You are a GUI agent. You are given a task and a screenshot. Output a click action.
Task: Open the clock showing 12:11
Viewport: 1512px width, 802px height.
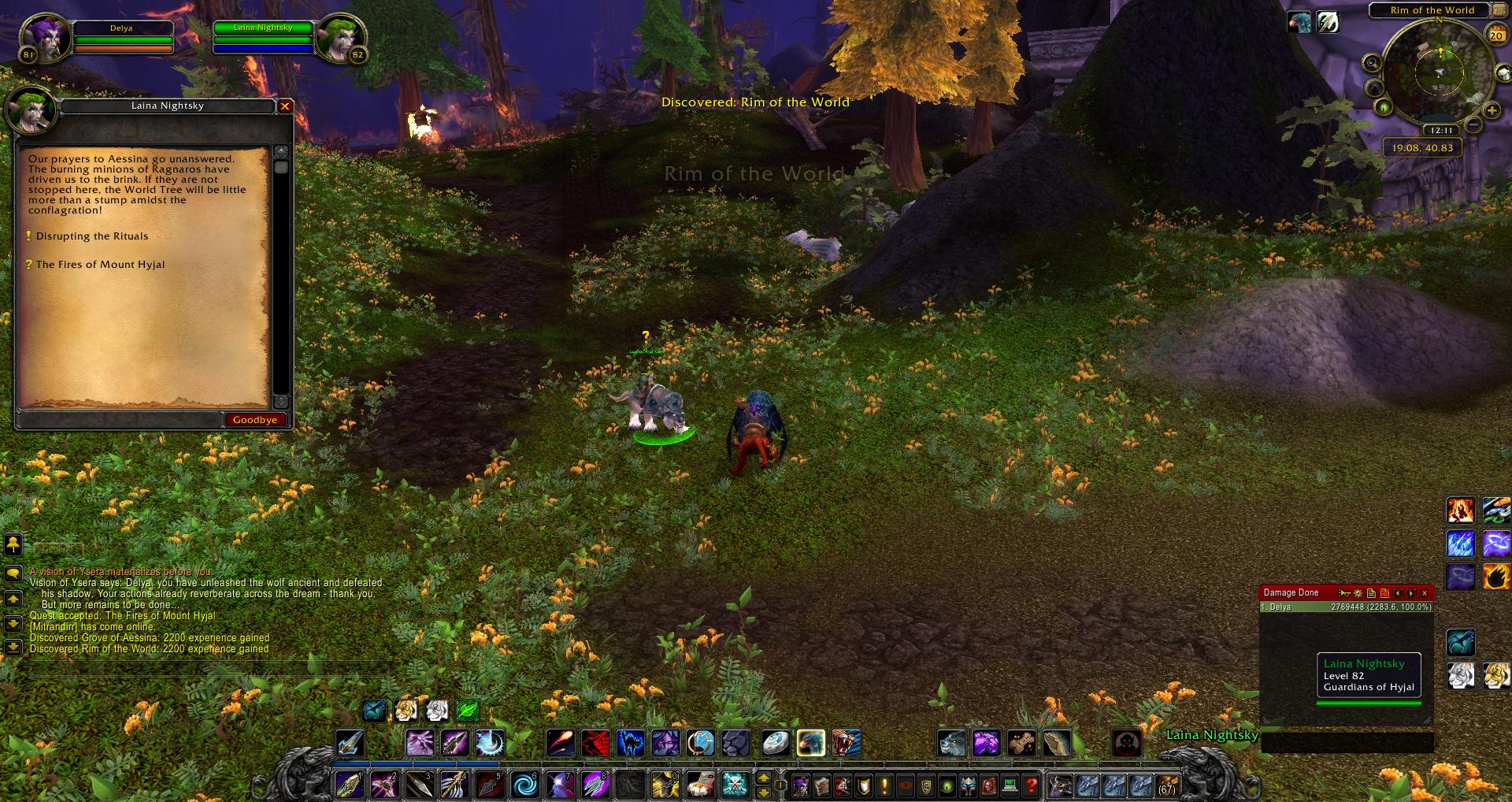pos(1441,131)
